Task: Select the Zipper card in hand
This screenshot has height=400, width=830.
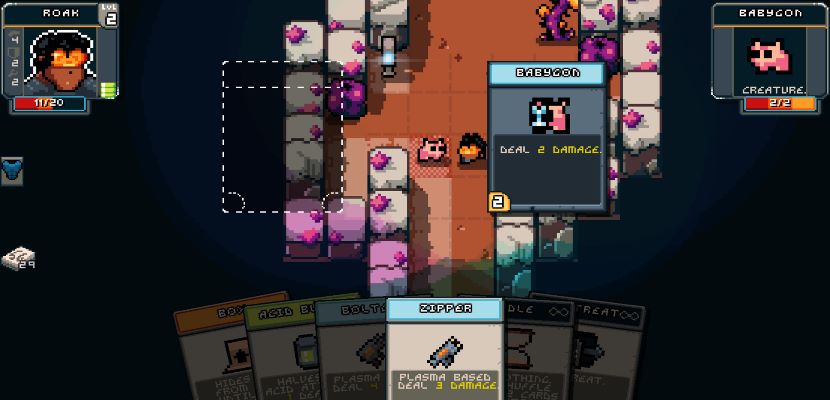Action: [443, 348]
